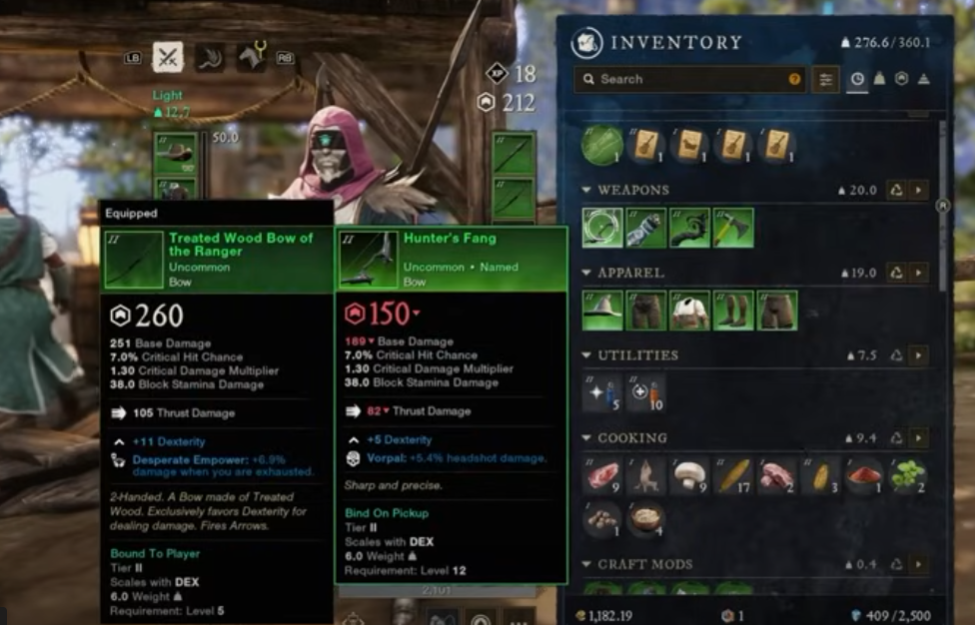Sort inventory by most recent (clock icon)
Viewport: 975px width, 625px height.
click(x=857, y=79)
